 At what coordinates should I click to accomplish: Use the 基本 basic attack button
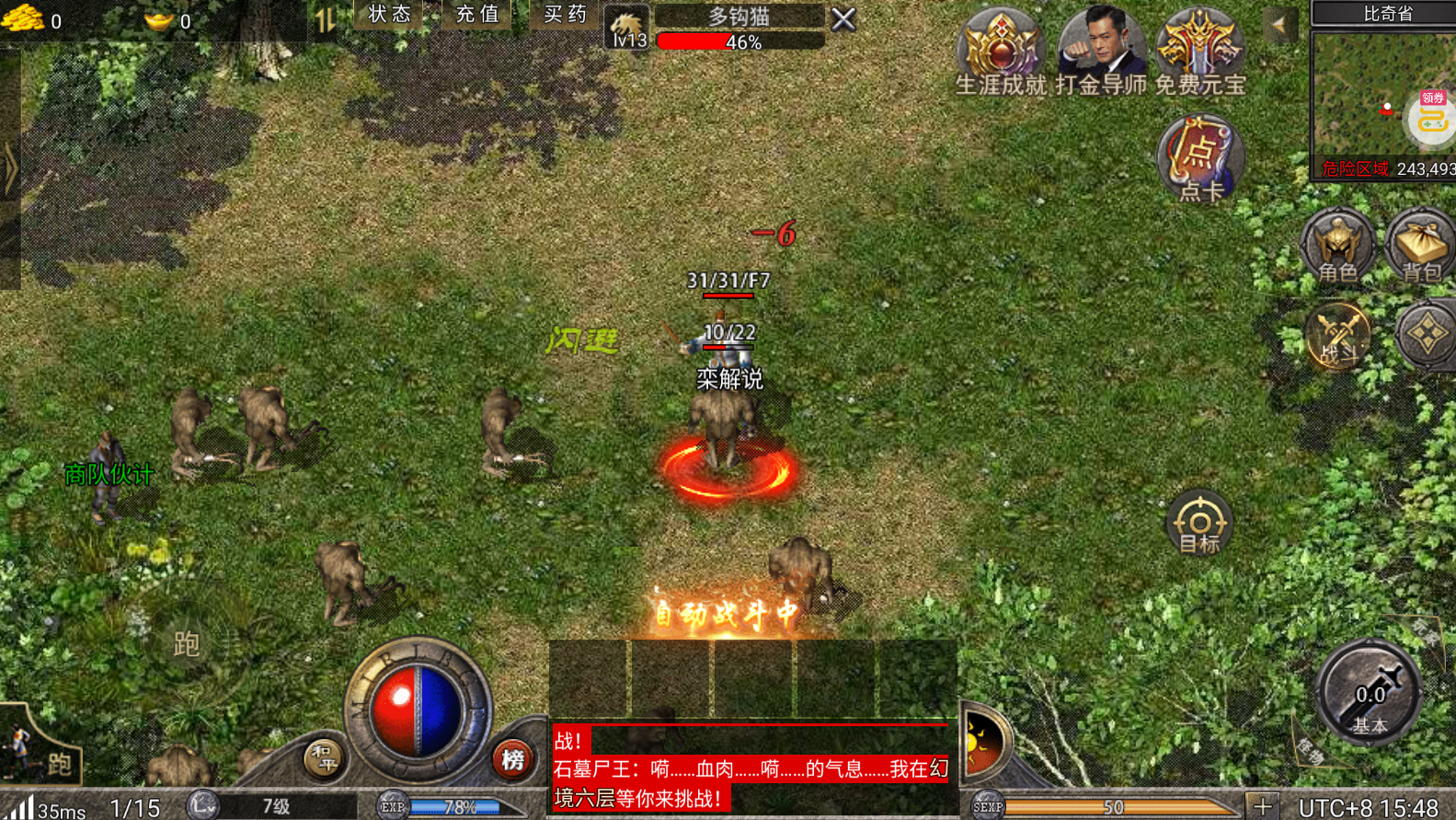tap(1369, 694)
